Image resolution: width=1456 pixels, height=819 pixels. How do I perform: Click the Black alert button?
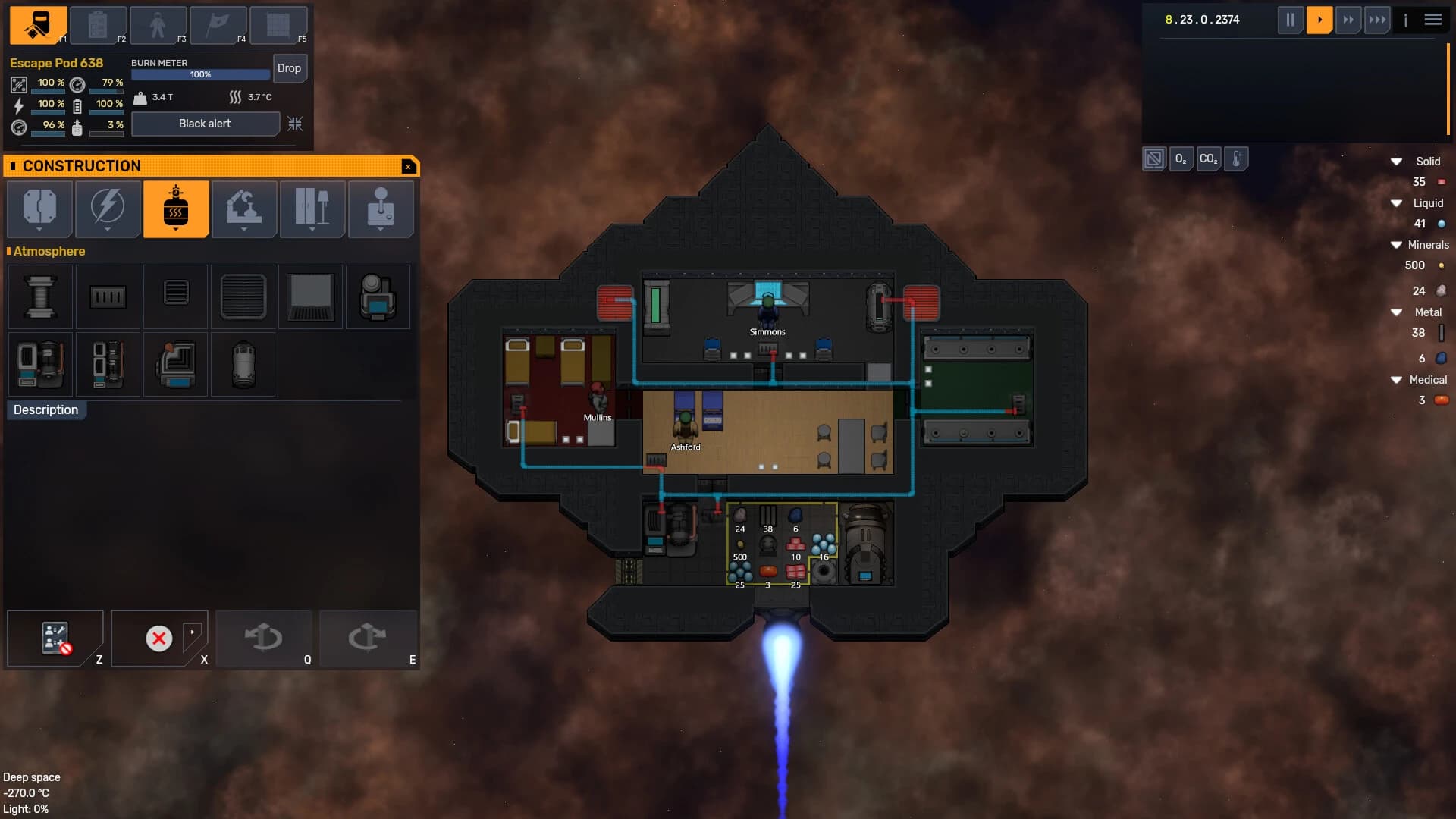[206, 124]
